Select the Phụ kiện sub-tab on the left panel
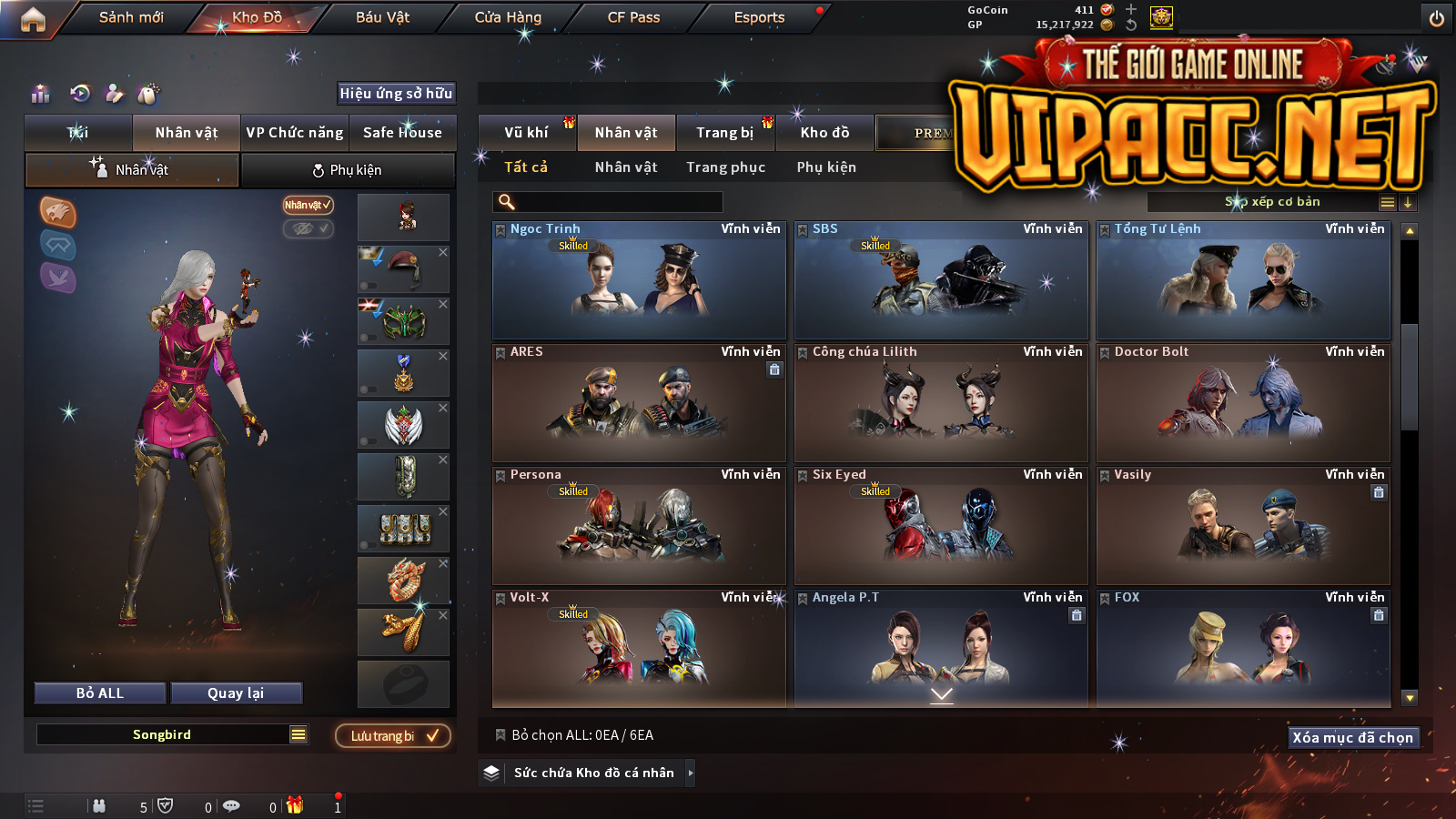The width and height of the screenshot is (1456, 819). (347, 170)
